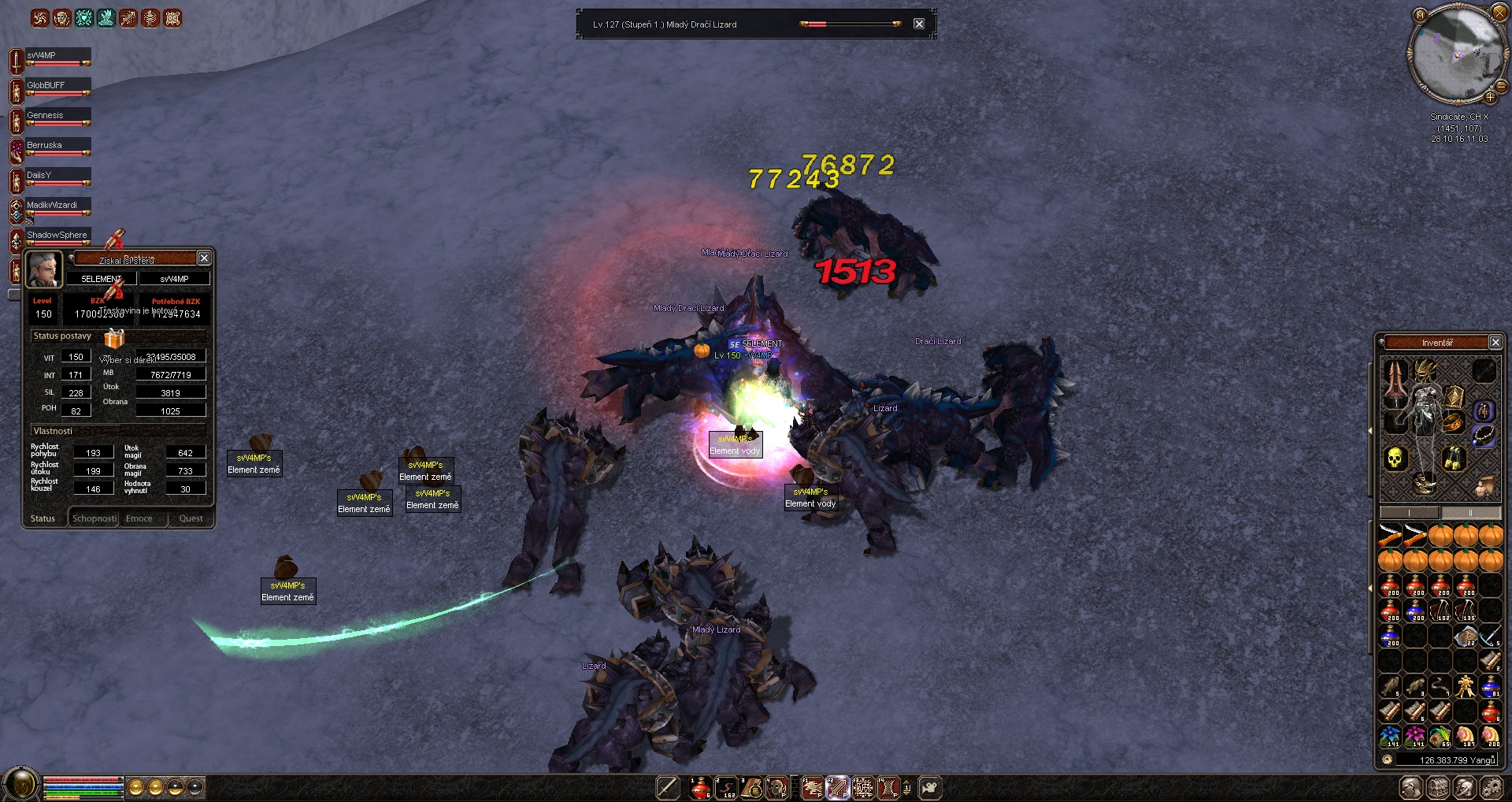
Task: Show the Quest tab
Action: [191, 518]
